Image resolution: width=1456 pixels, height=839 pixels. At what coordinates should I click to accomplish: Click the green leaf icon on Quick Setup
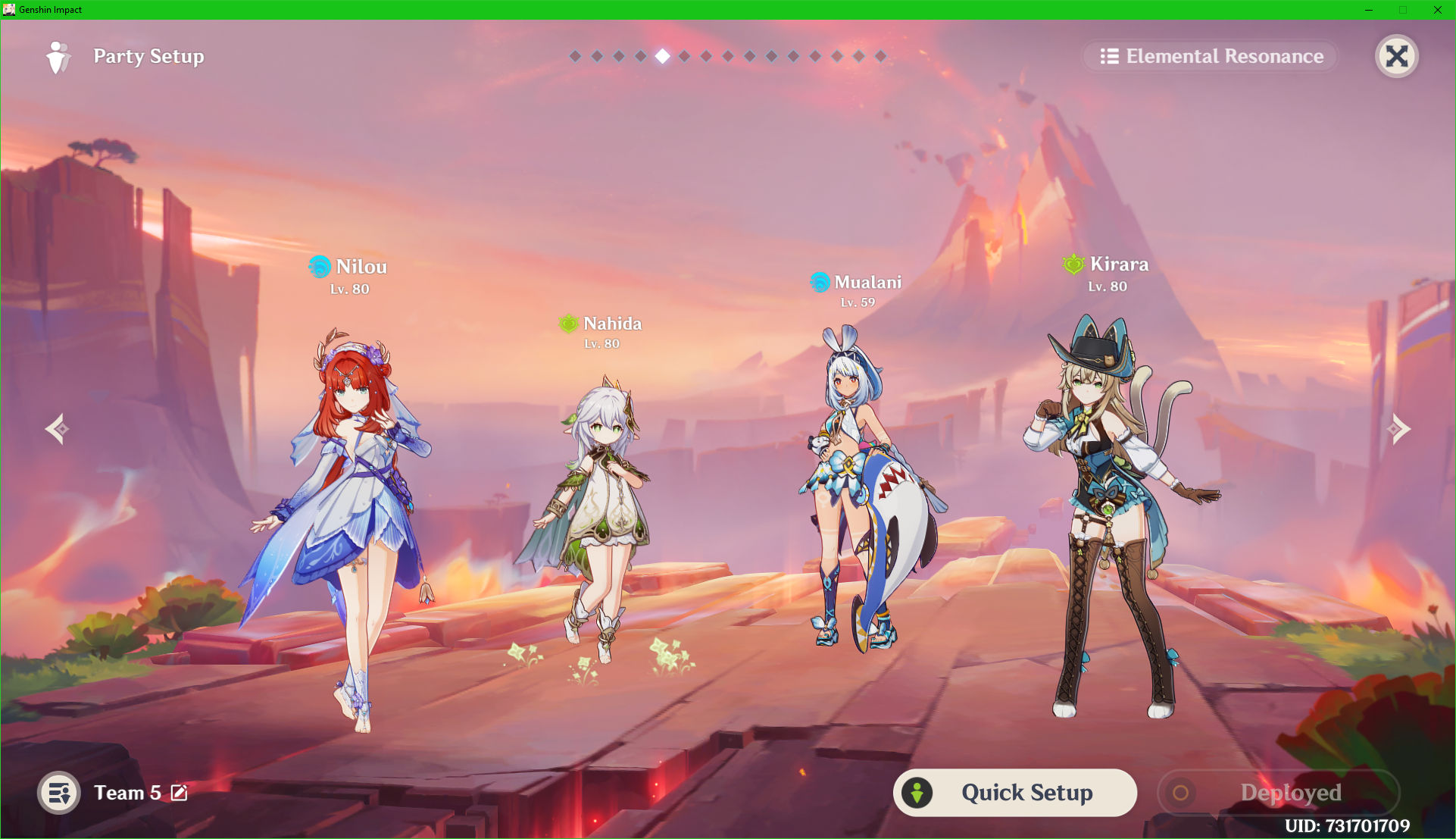tap(919, 792)
